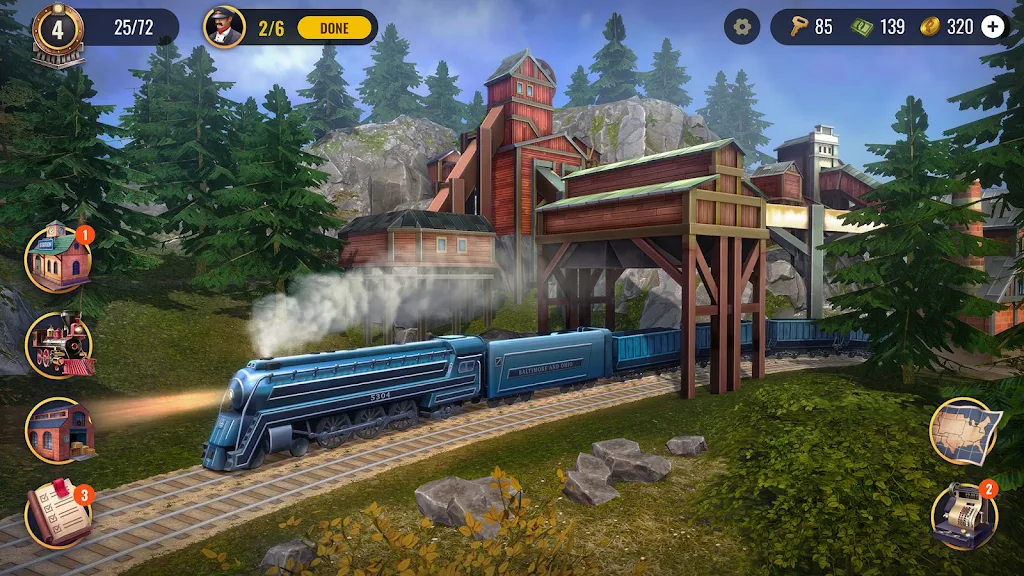Open the train station building icon
The image size is (1024, 576).
[x=58, y=258]
